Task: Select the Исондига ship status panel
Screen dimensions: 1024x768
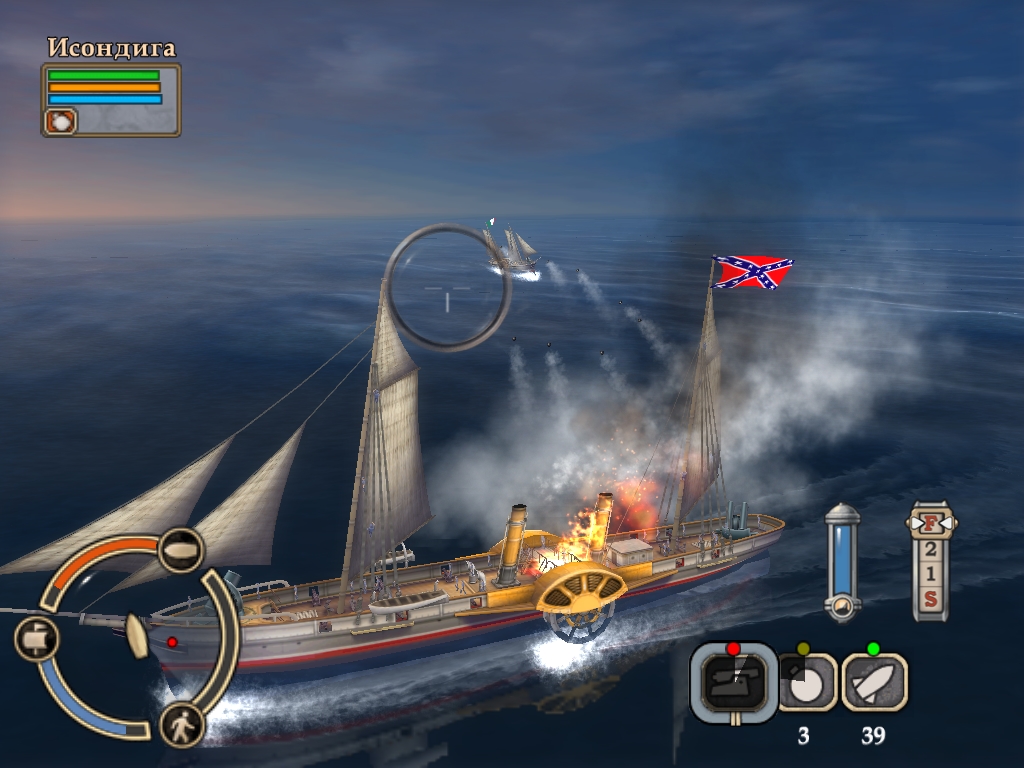Action: 111,99
